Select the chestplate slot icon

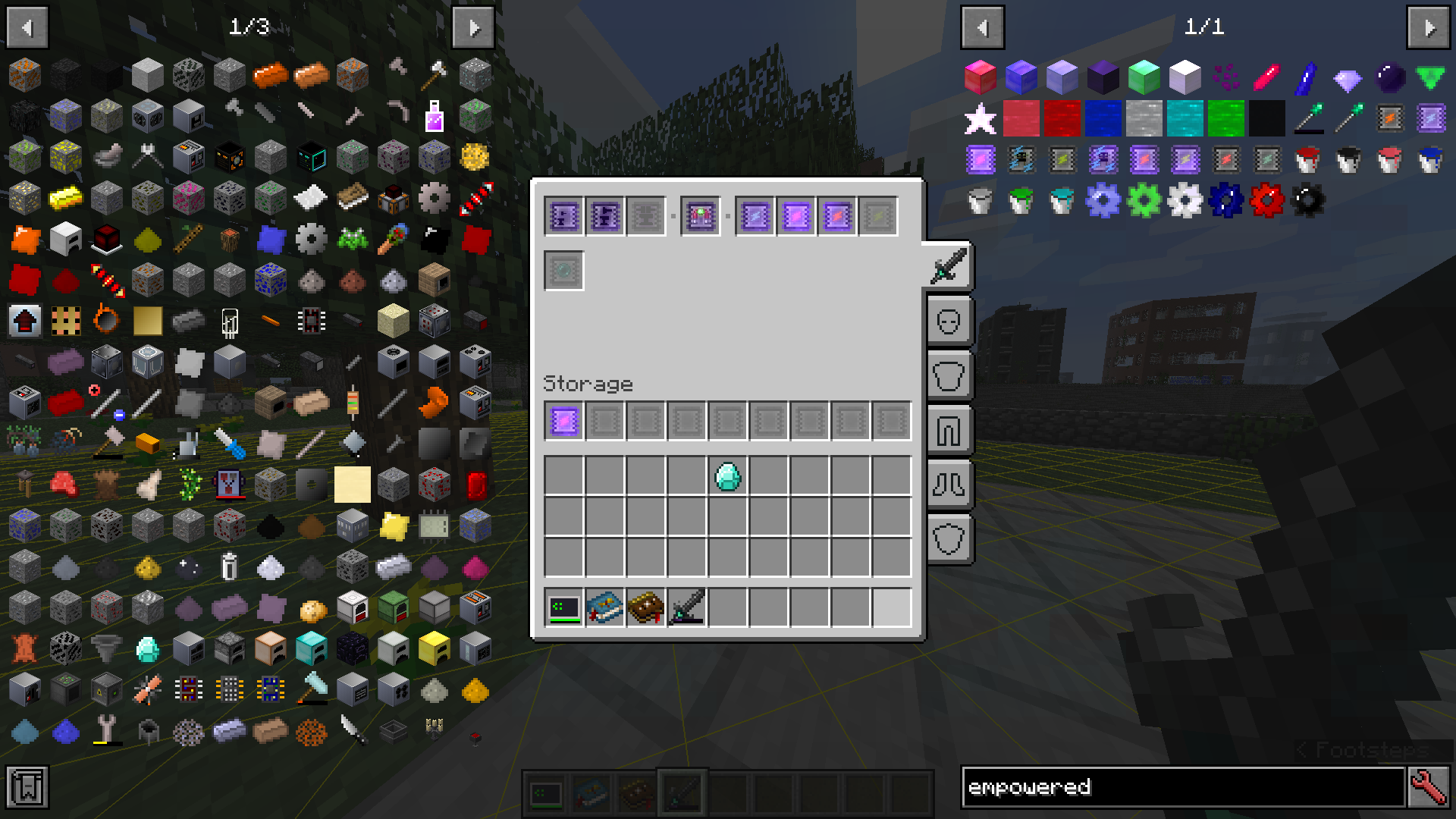(949, 375)
